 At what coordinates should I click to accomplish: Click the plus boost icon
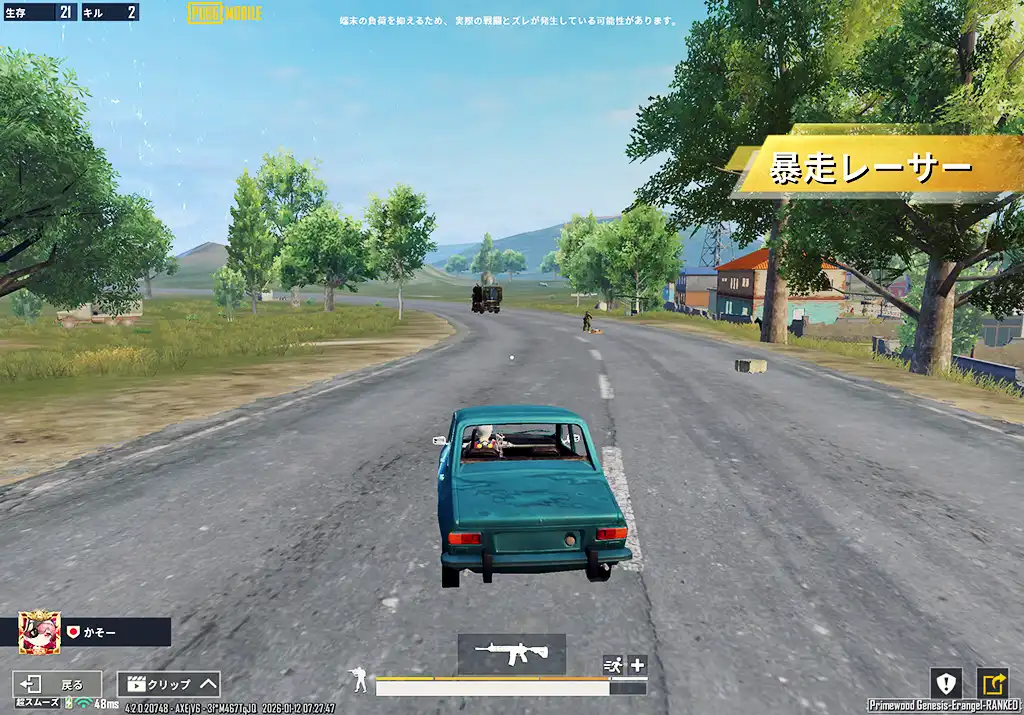(637, 665)
